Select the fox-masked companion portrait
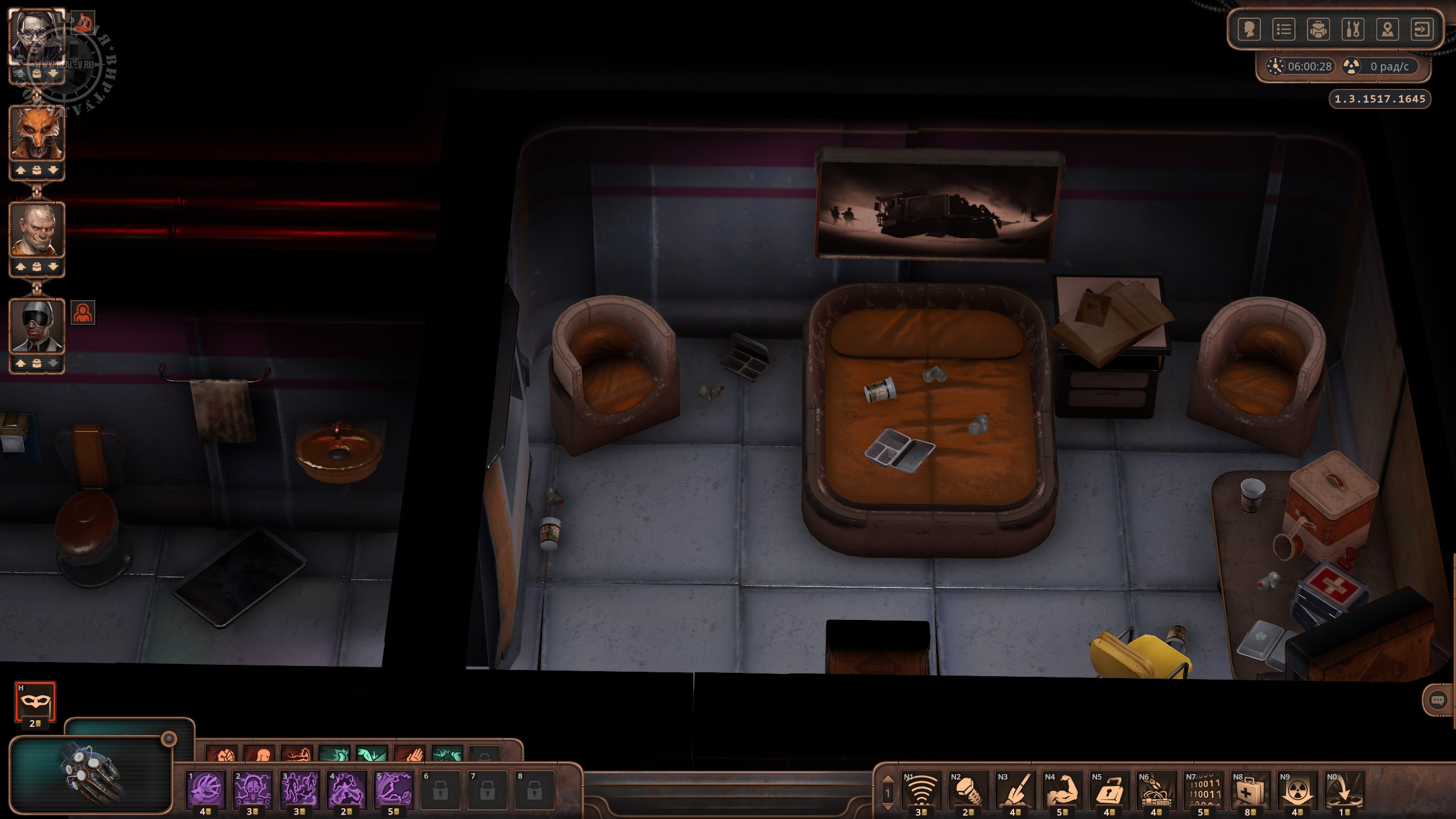The height and width of the screenshot is (819, 1456). 37,134
